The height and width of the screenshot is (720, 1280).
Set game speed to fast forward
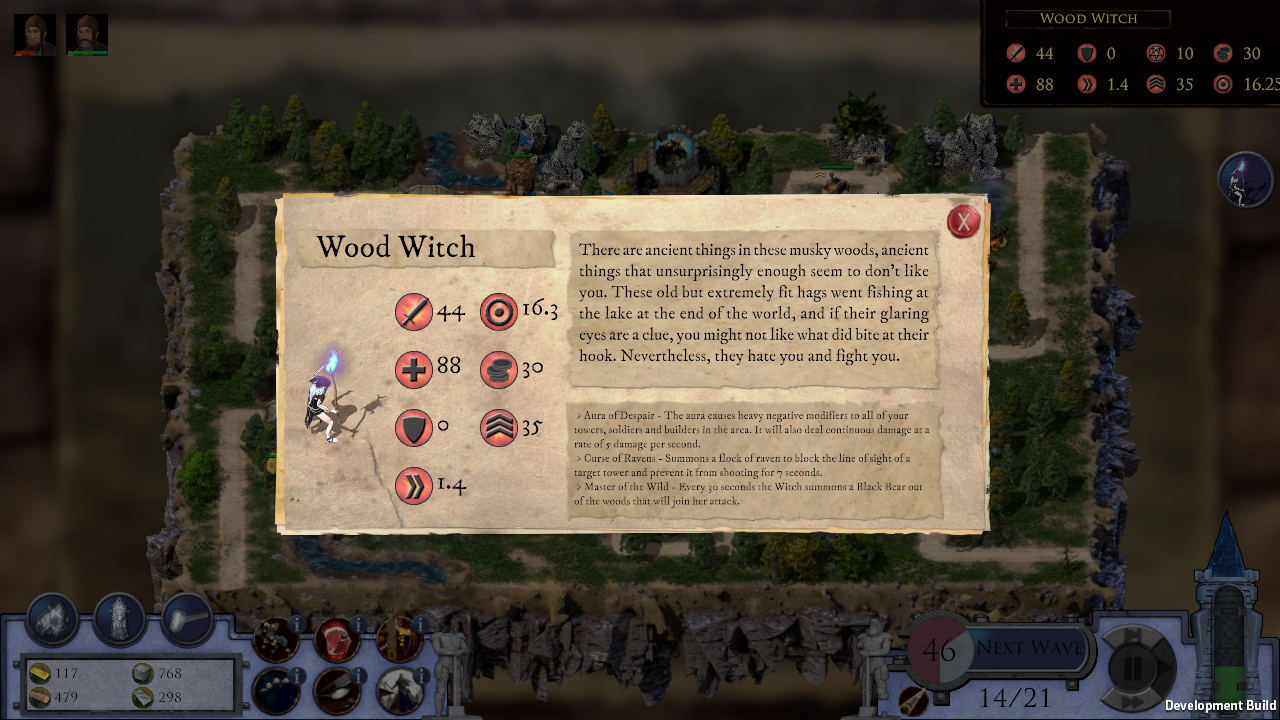tap(1135, 703)
